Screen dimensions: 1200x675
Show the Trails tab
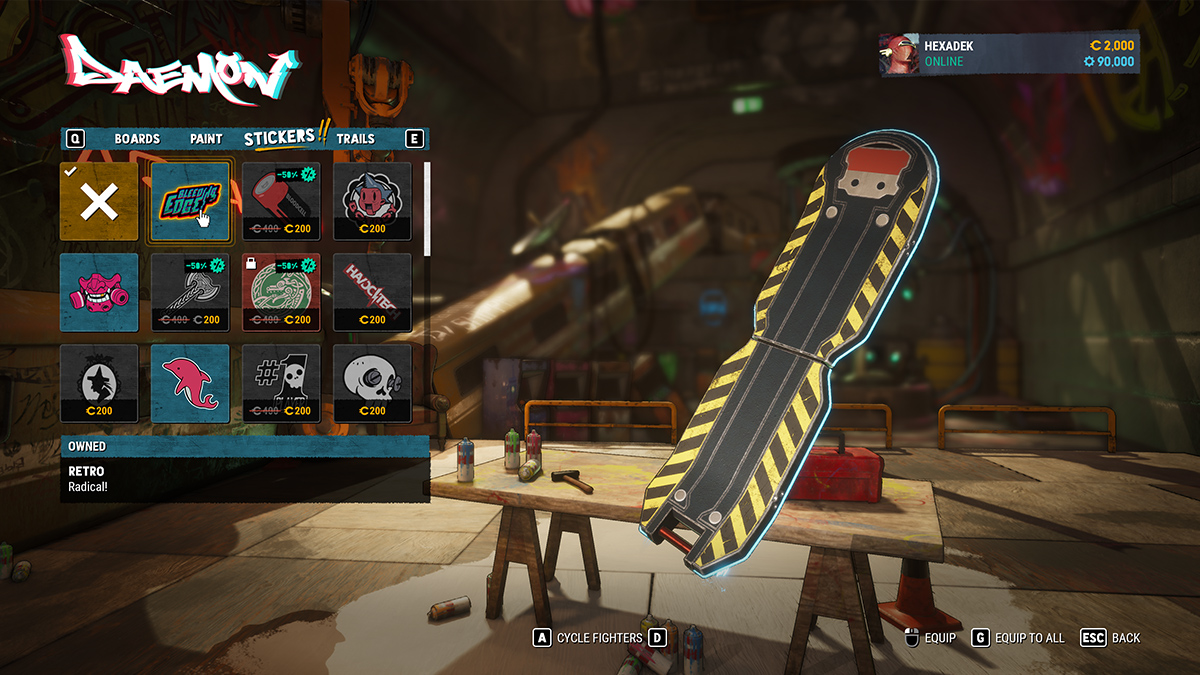point(355,139)
